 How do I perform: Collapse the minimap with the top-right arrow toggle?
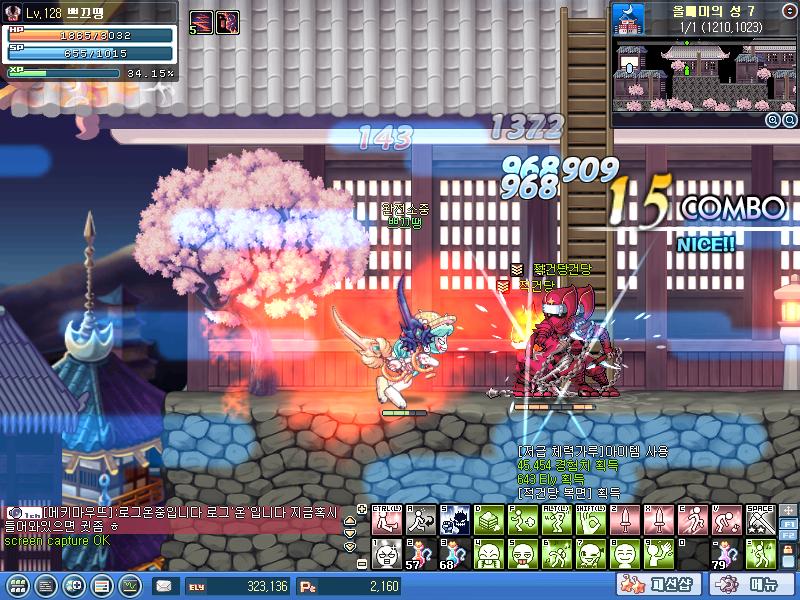pyautogui.click(x=790, y=9)
